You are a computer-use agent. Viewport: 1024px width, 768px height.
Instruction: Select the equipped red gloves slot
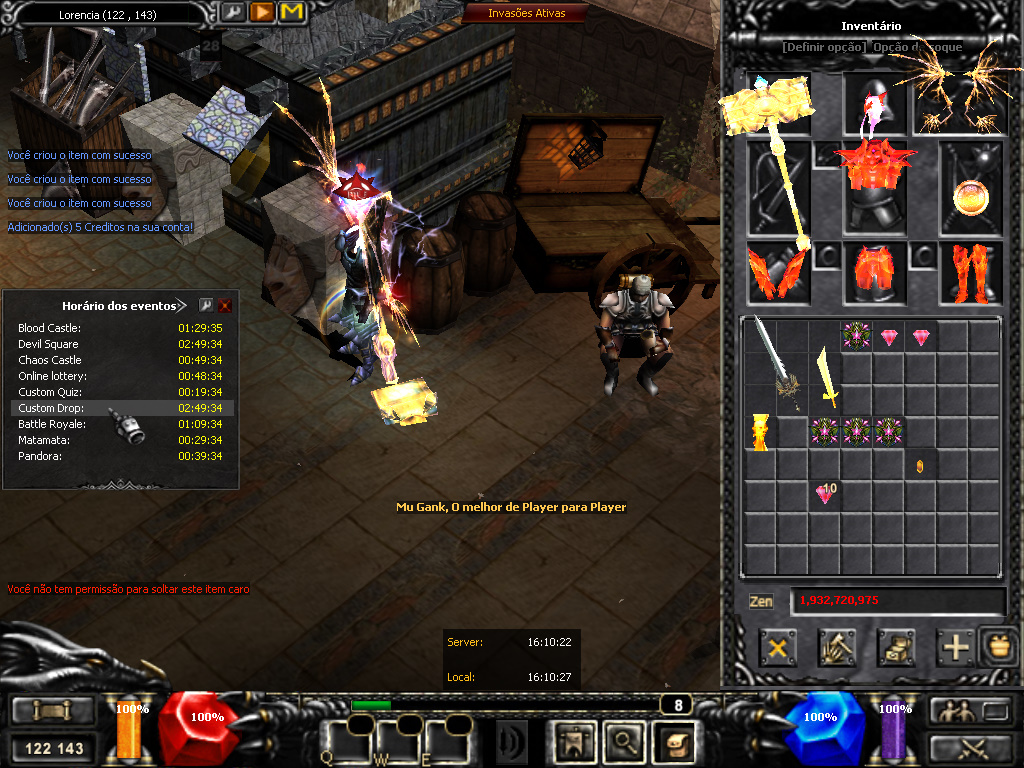pos(775,273)
